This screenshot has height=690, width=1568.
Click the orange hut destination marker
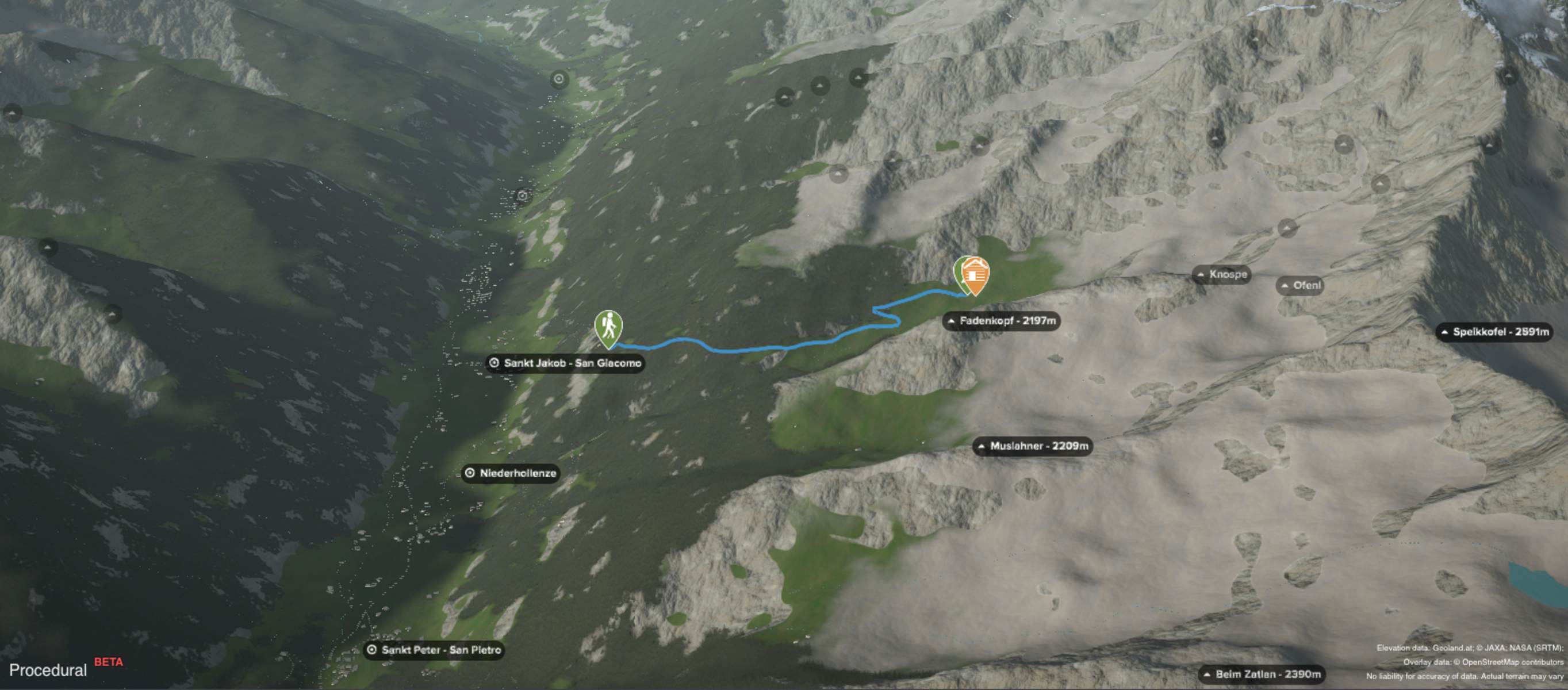pos(975,274)
